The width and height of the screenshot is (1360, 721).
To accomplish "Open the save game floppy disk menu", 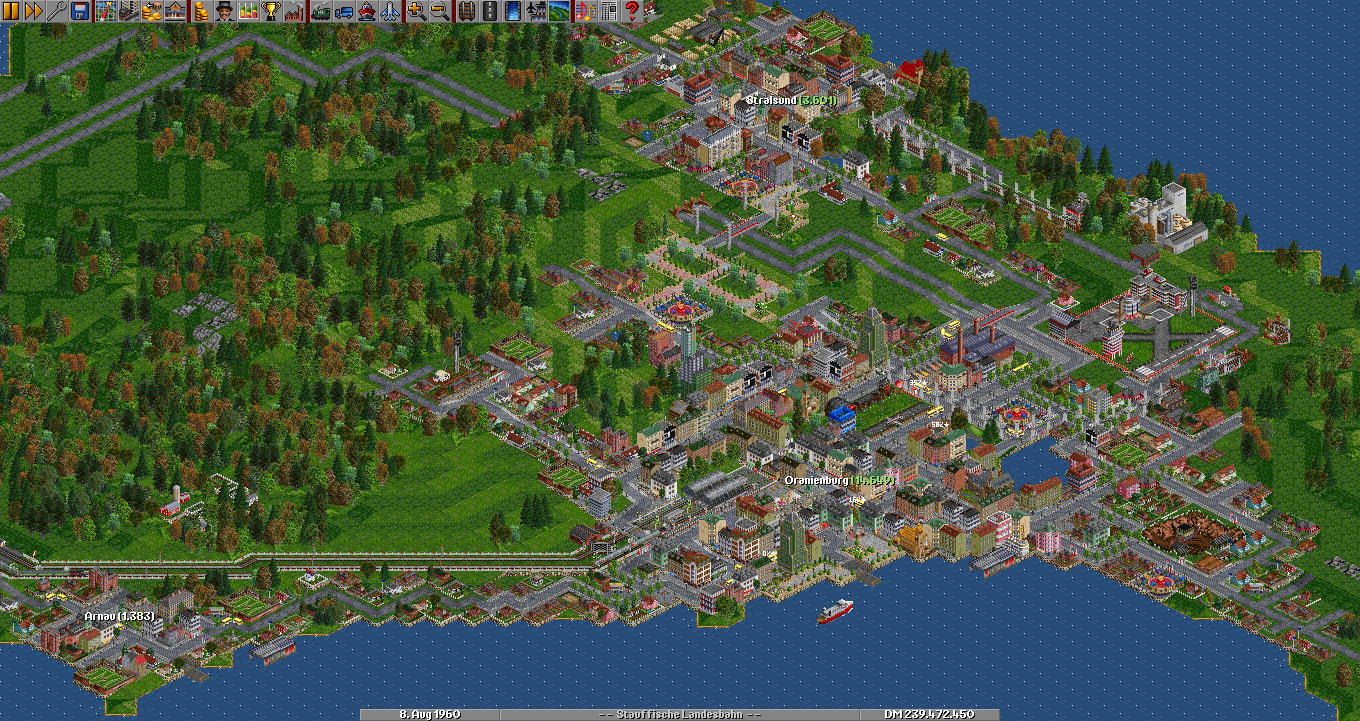I will (x=77, y=11).
